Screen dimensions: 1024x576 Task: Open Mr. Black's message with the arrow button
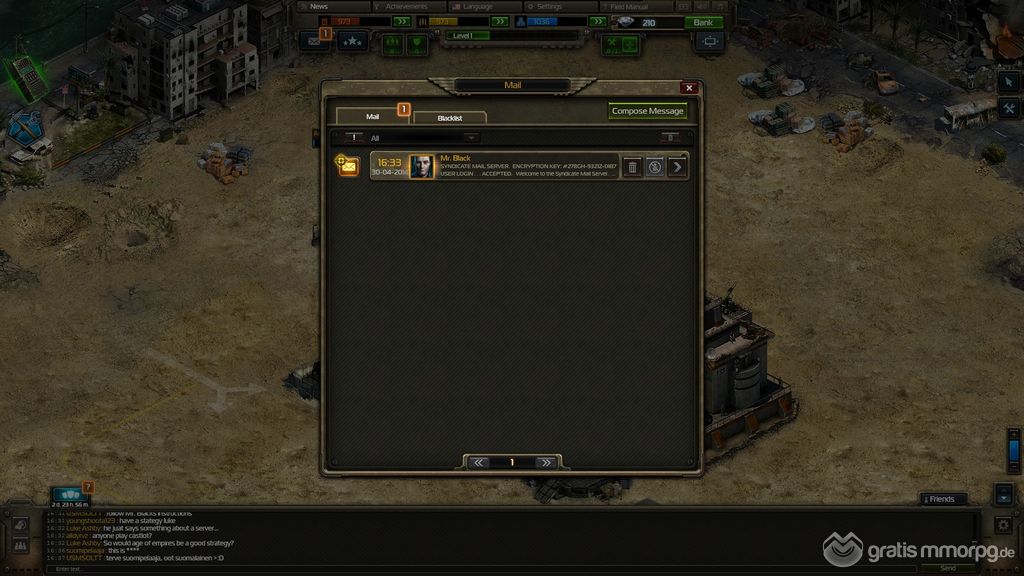point(678,167)
